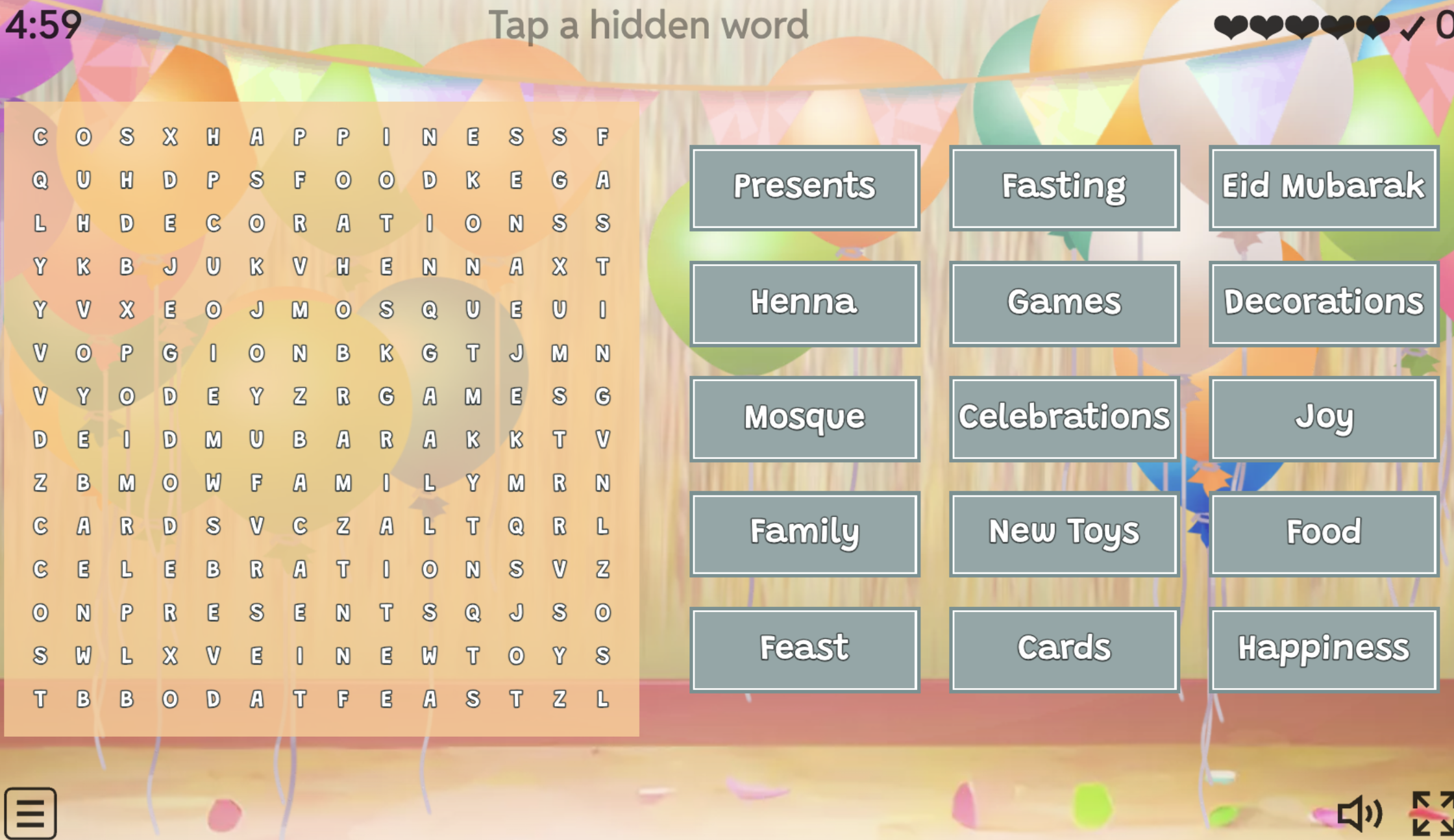Image resolution: width=1454 pixels, height=840 pixels.
Task: Tap the New Toys word tile
Action: (1063, 533)
